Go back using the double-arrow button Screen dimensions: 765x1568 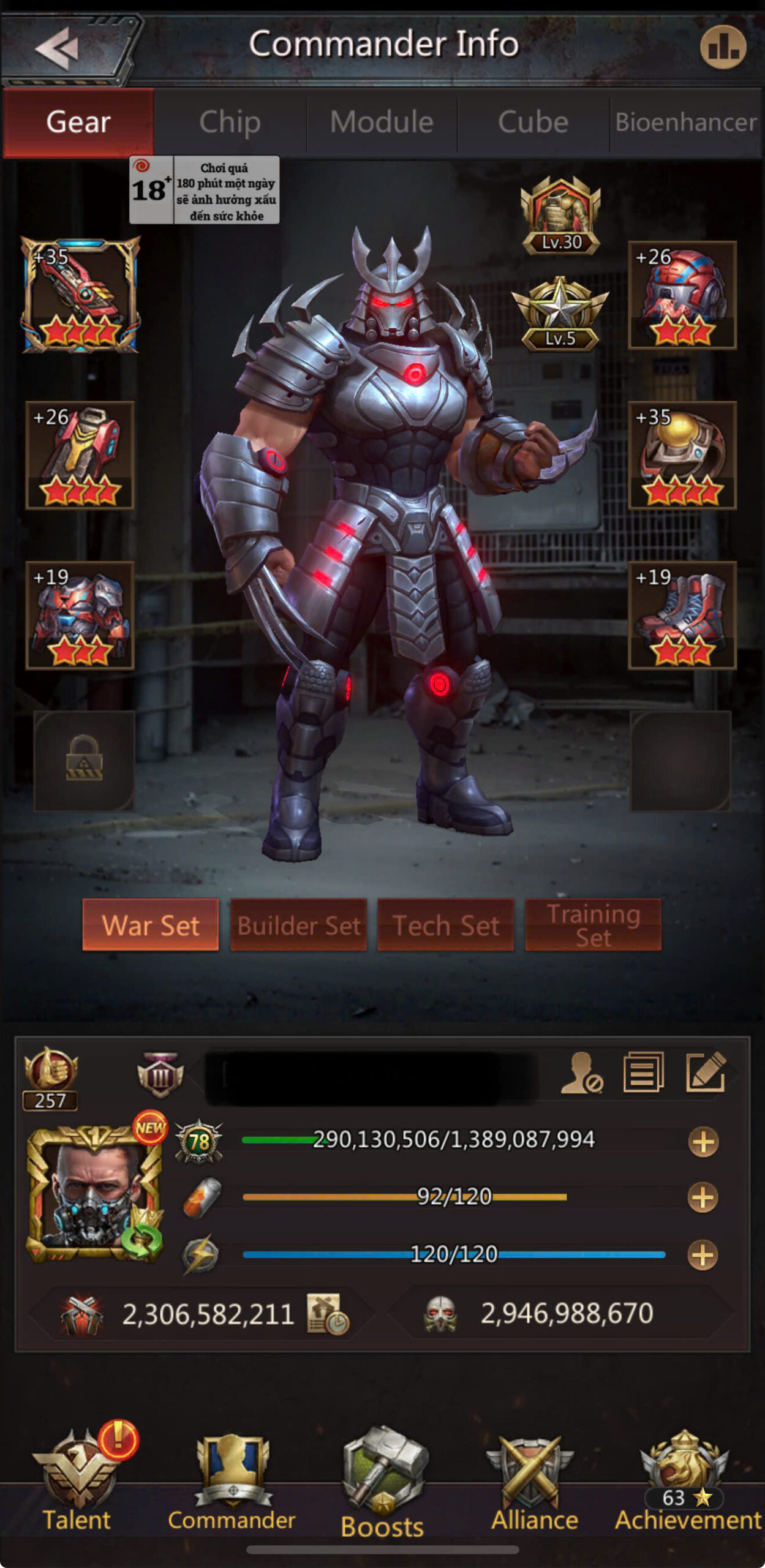click(58, 47)
